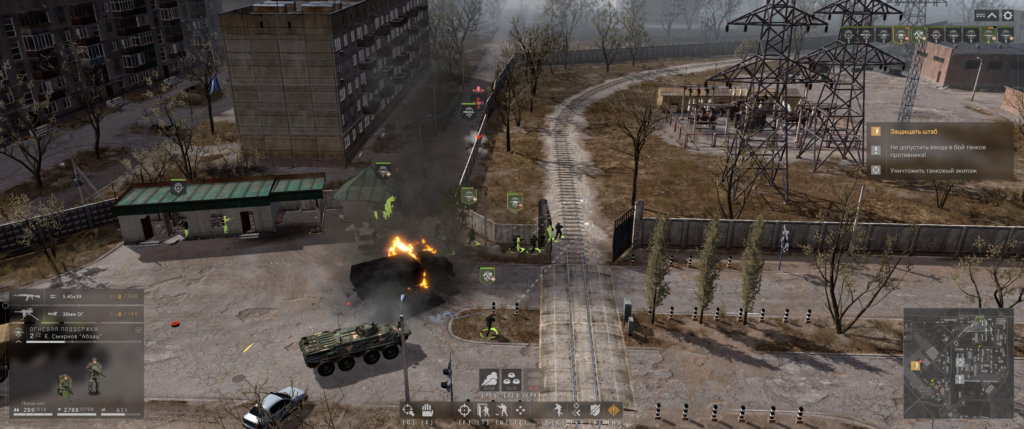Open the tactical minimap
Image resolution: width=1024 pixels, height=429 pixels.
[957, 361]
